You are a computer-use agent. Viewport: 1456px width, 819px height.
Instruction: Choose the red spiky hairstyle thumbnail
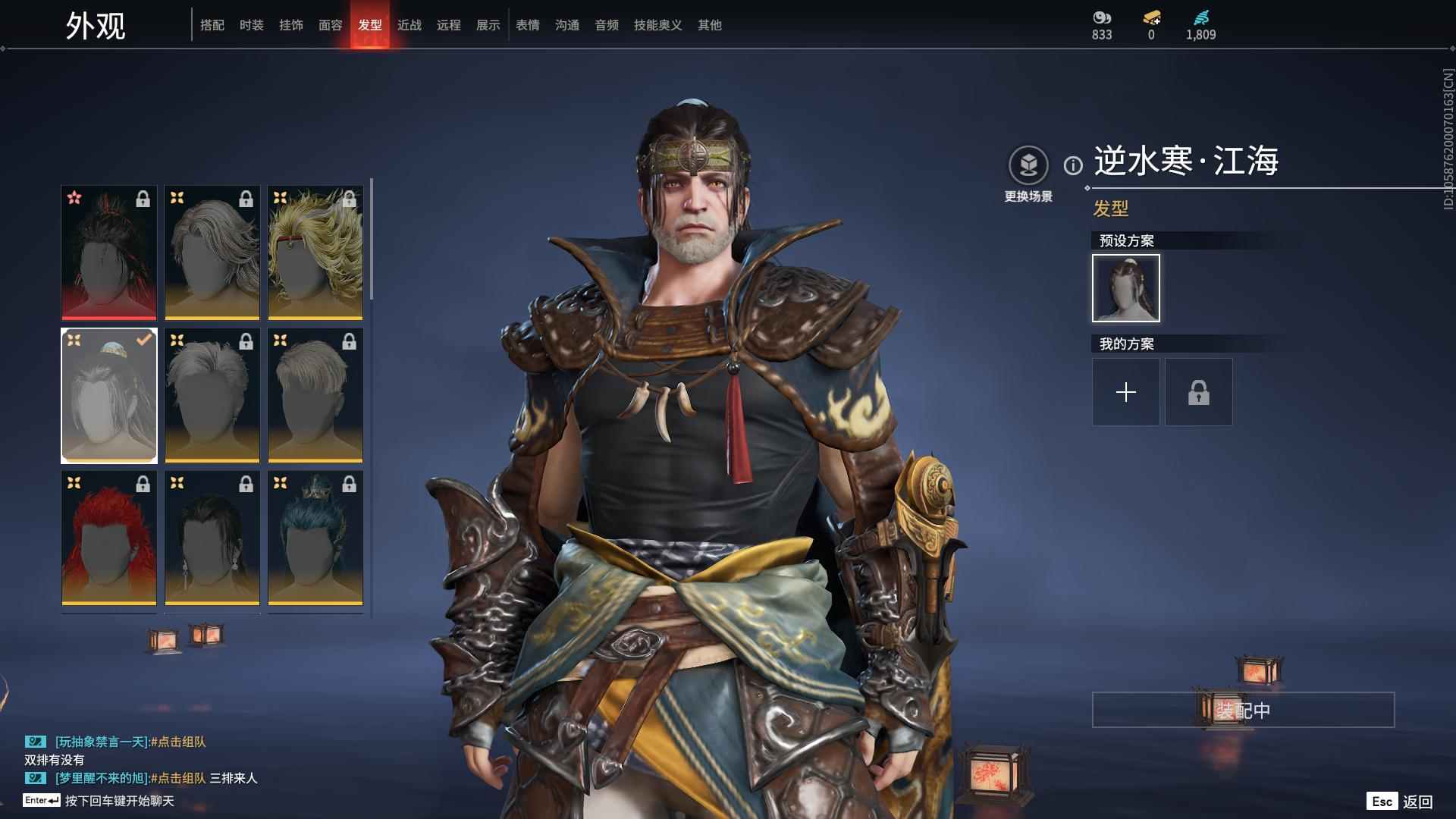pyautogui.click(x=109, y=538)
